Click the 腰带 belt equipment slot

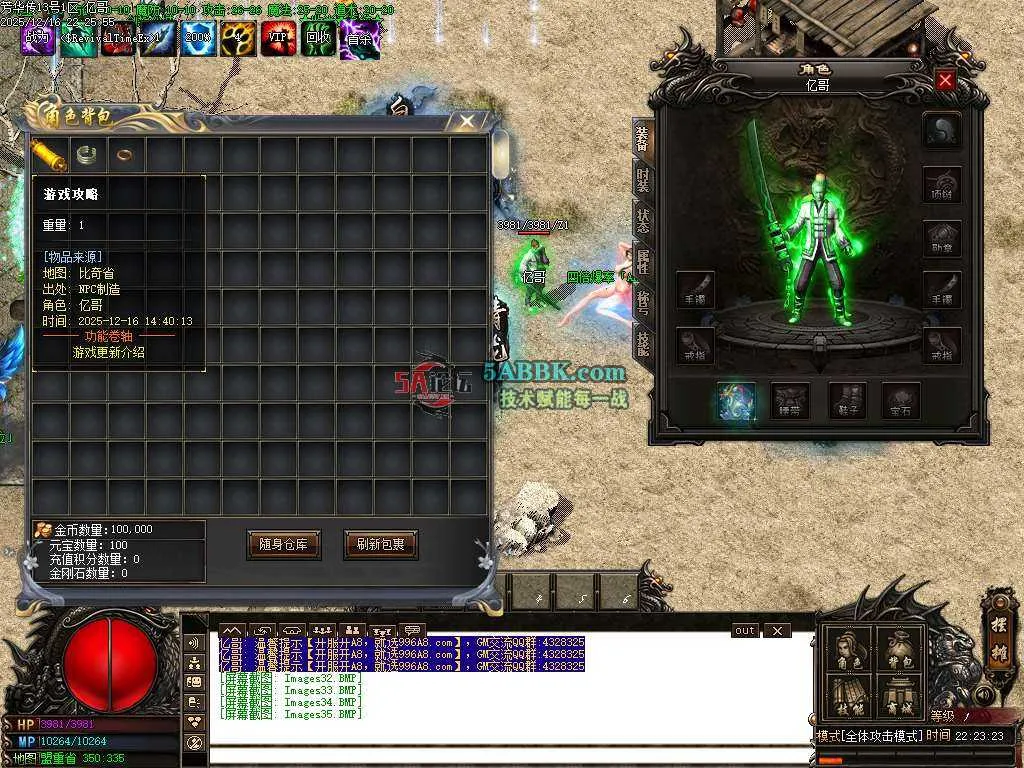pyautogui.click(x=791, y=401)
